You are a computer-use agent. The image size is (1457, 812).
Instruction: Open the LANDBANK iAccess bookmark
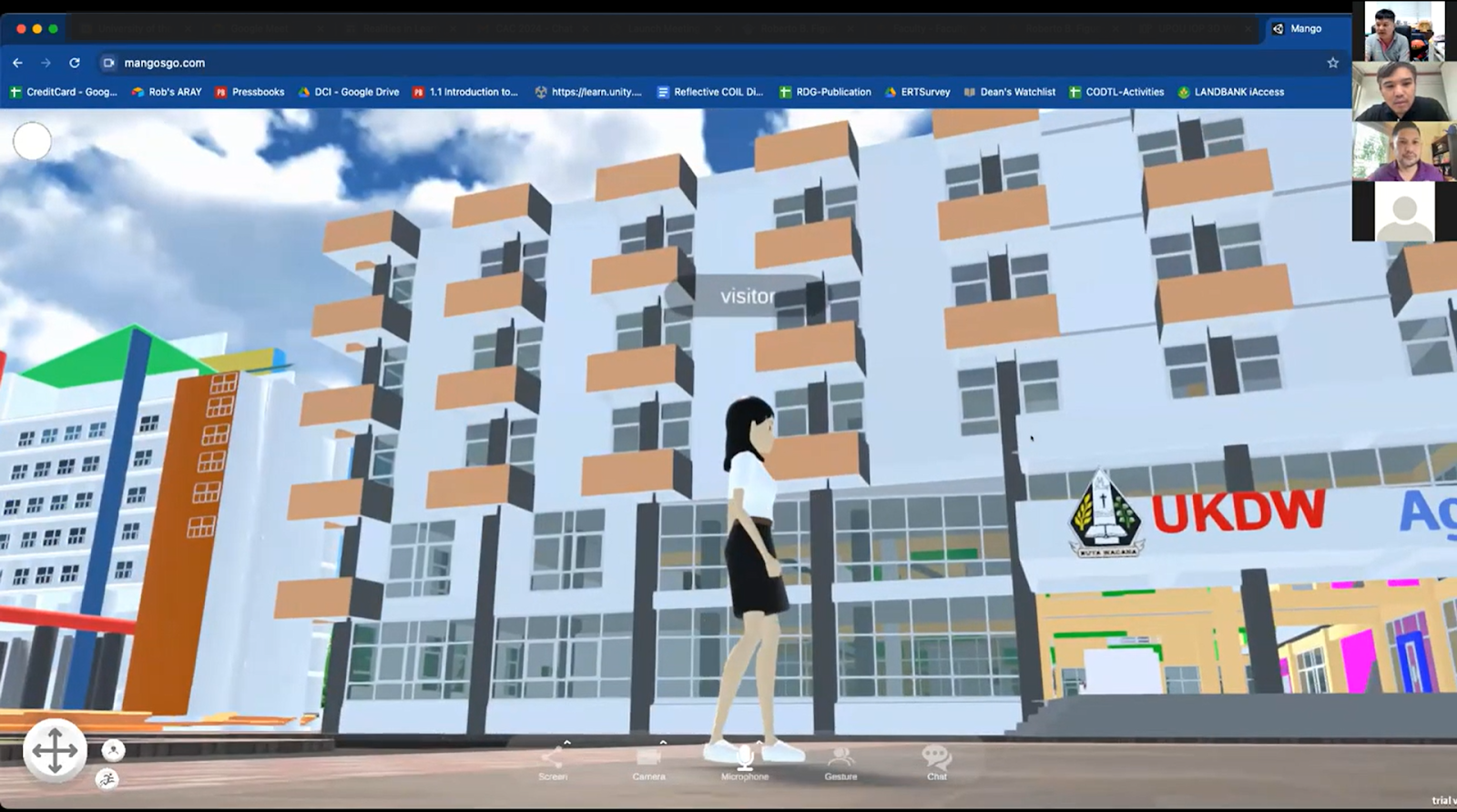[x=1232, y=91]
